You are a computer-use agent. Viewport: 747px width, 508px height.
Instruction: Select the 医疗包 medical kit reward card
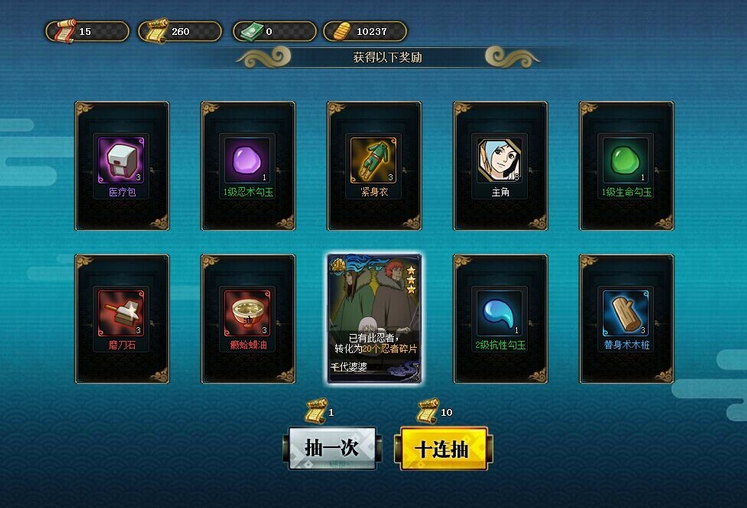[122, 165]
